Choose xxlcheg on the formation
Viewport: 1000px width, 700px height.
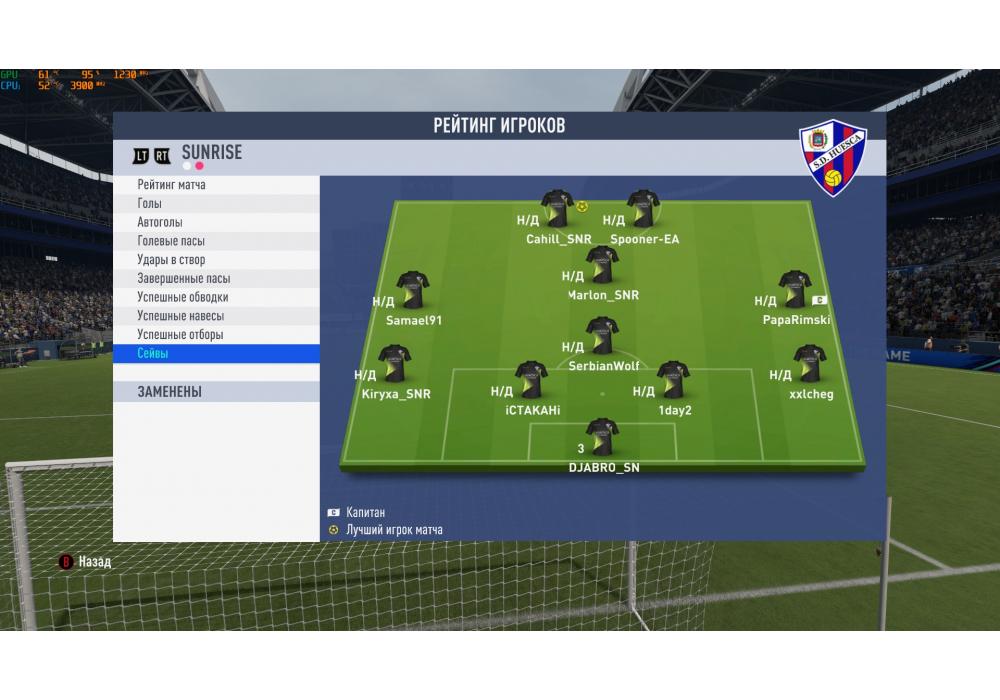pos(808,365)
